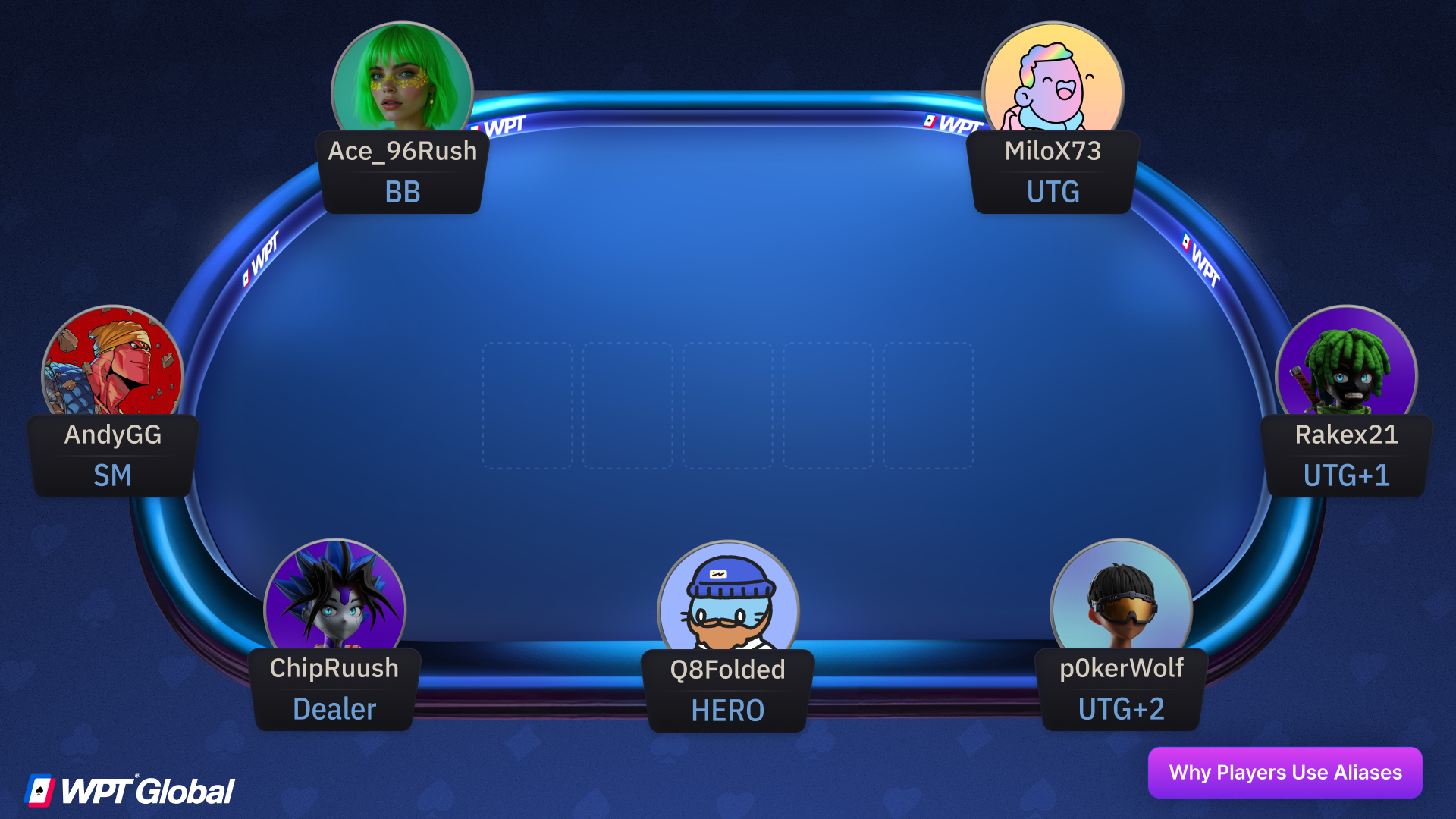The height and width of the screenshot is (819, 1456).
Task: Click the SM position tag beside AndyGG
Action: [112, 475]
